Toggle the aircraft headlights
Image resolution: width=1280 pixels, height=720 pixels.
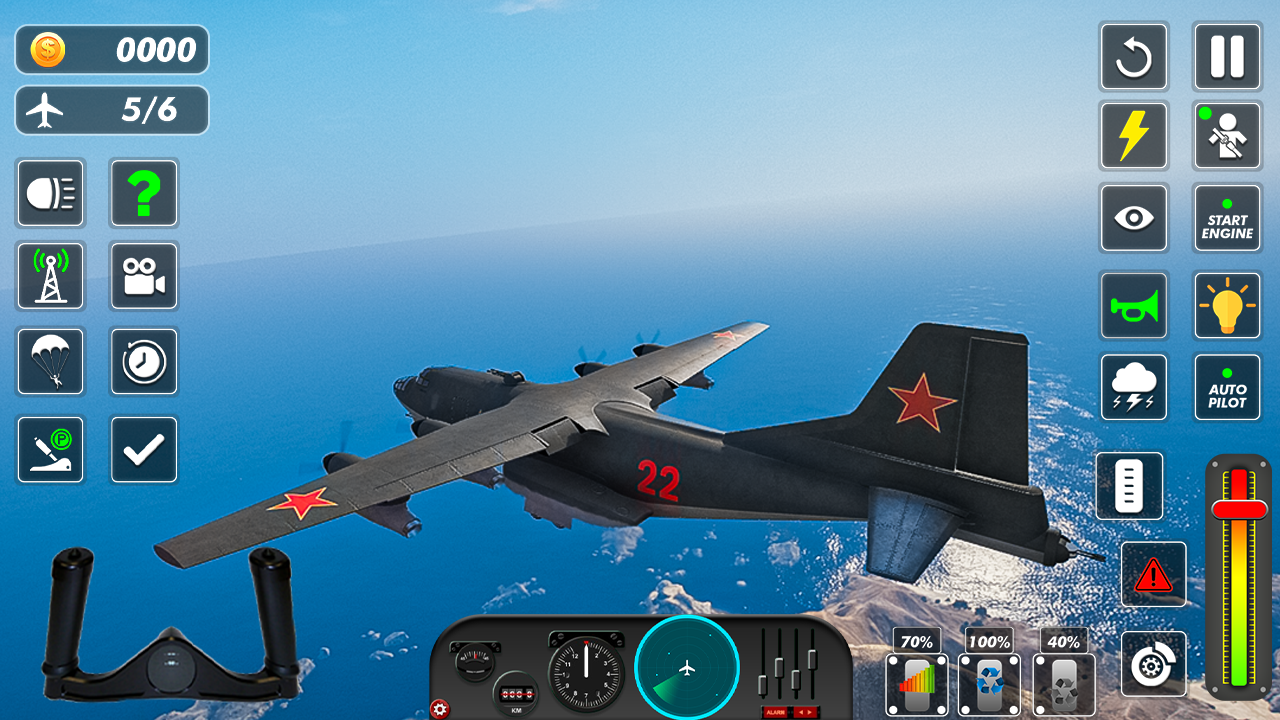(50, 193)
